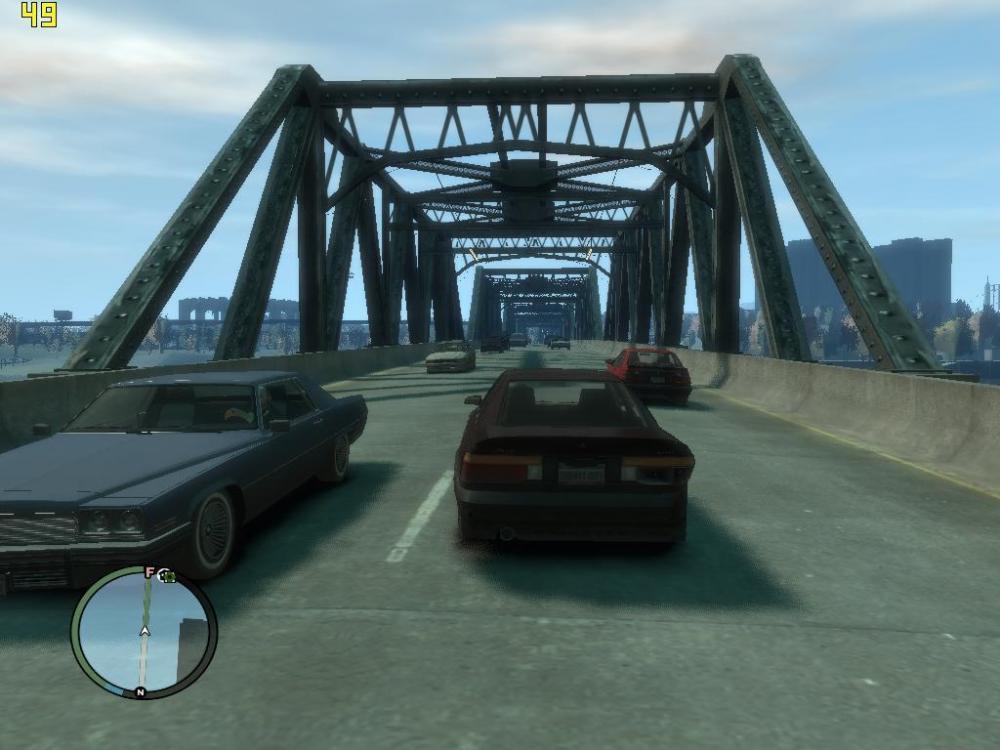This screenshot has width=1000, height=750.
Task: Select the pink F marker on the radar
Action: (x=150, y=573)
